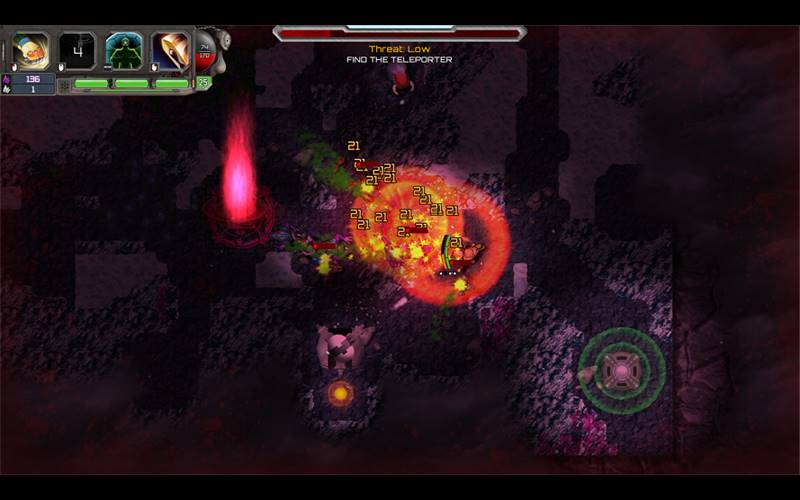
Task: Activate the clown face ability icon
Action: tap(31, 50)
